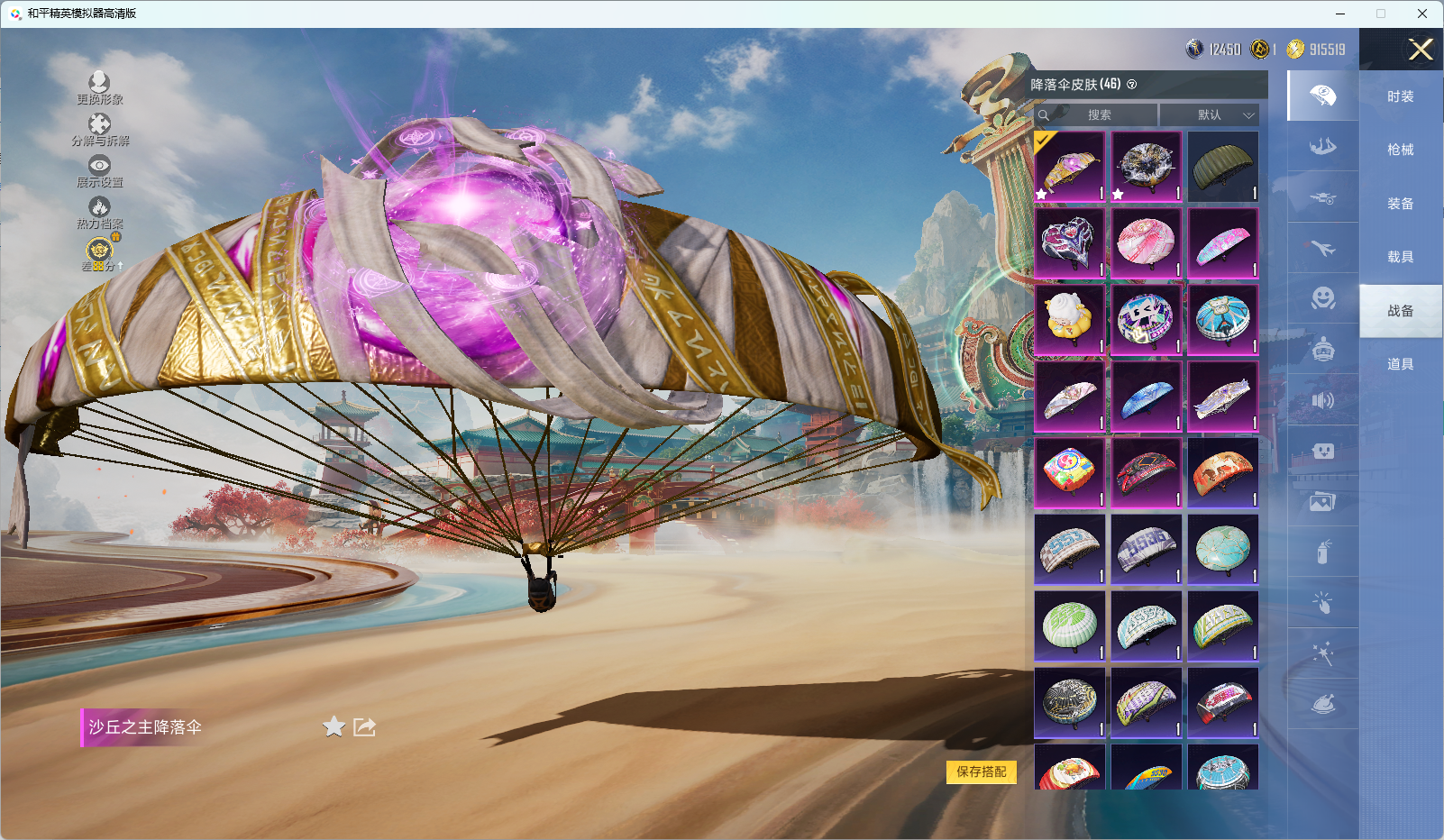This screenshot has width=1444, height=840.
Task: Open 分解与拆解 dismantle option
Action: pyautogui.click(x=99, y=130)
